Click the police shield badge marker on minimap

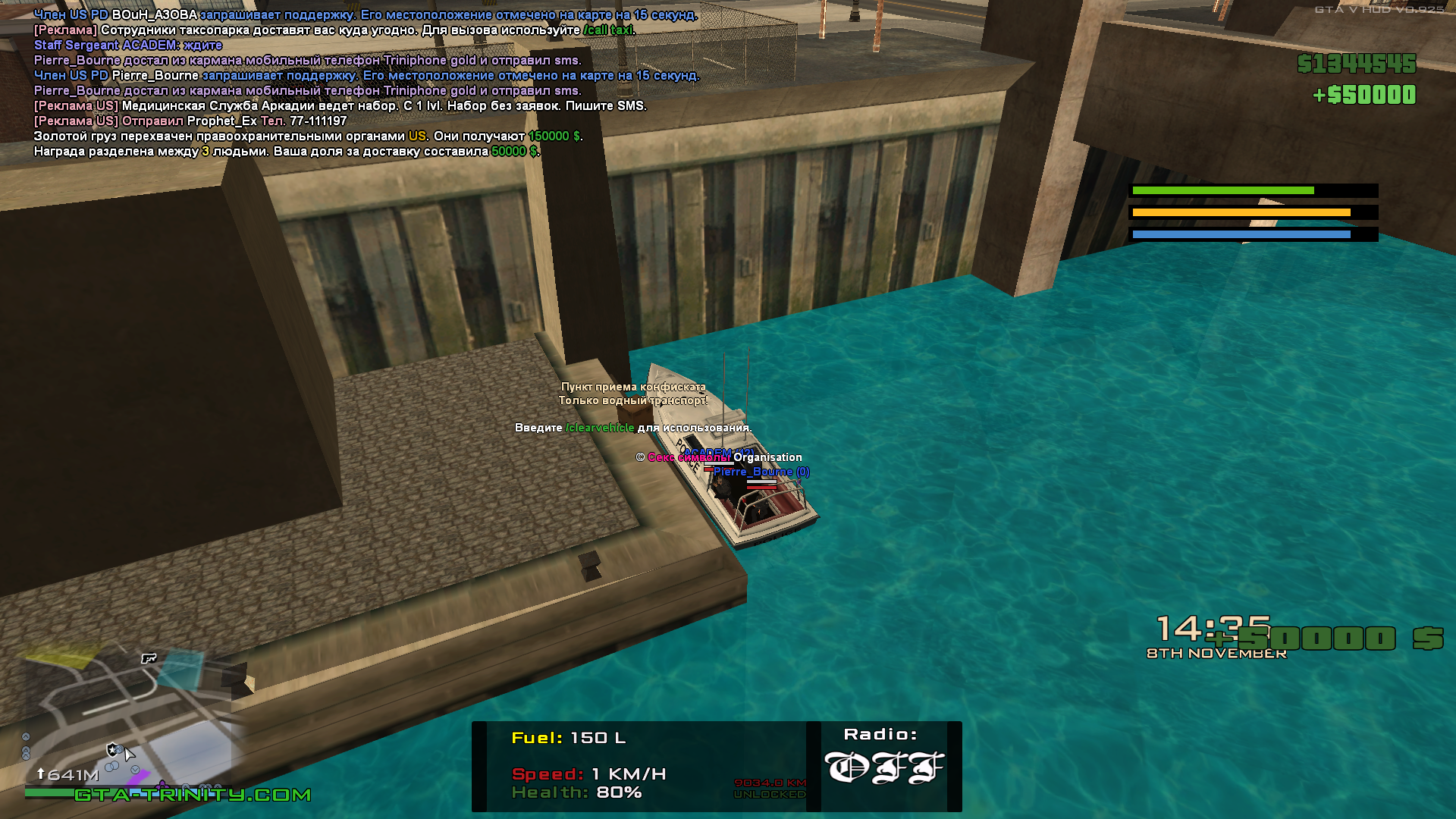click(113, 749)
